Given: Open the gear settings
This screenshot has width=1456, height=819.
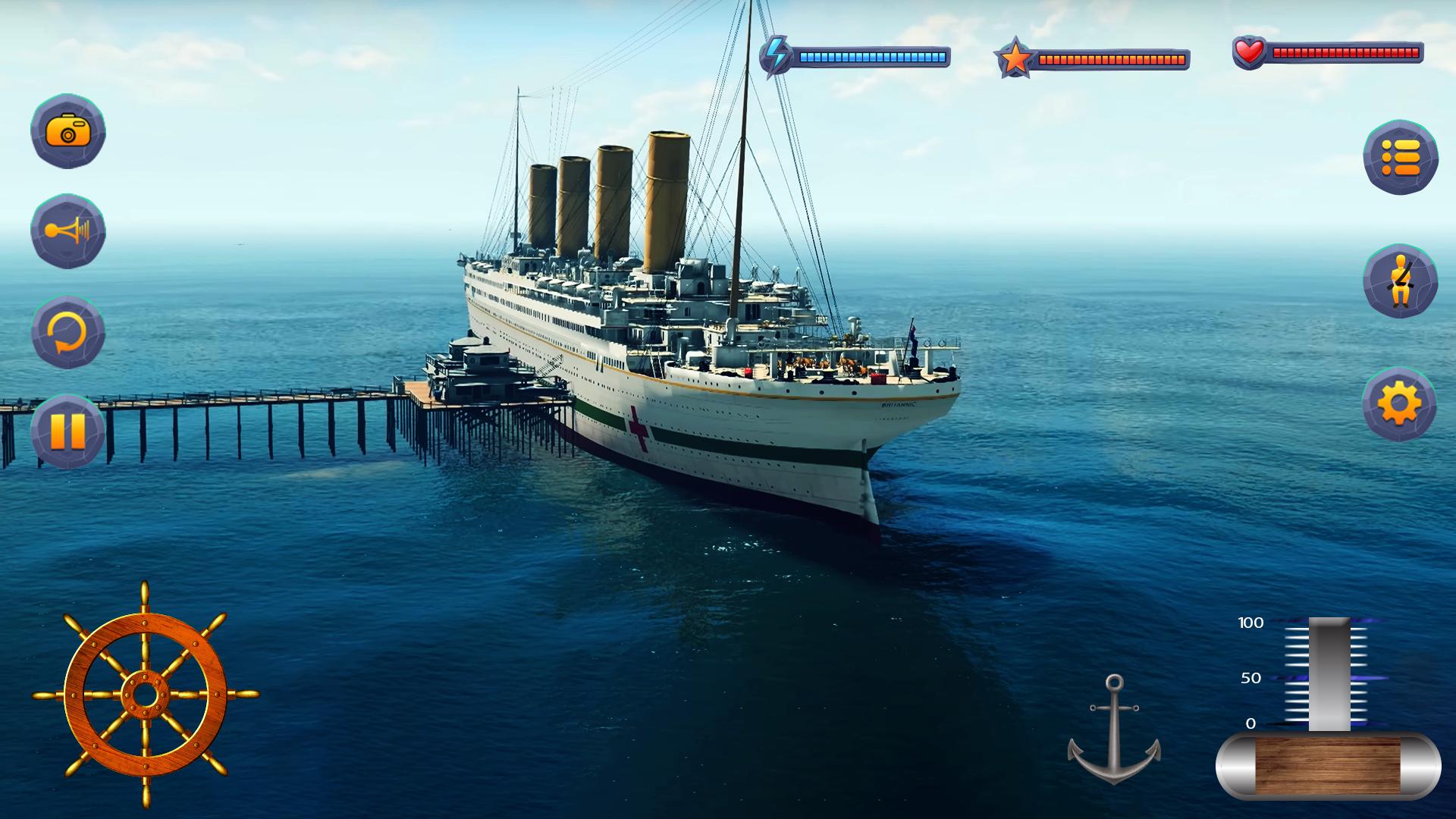Looking at the screenshot, I should (1399, 404).
